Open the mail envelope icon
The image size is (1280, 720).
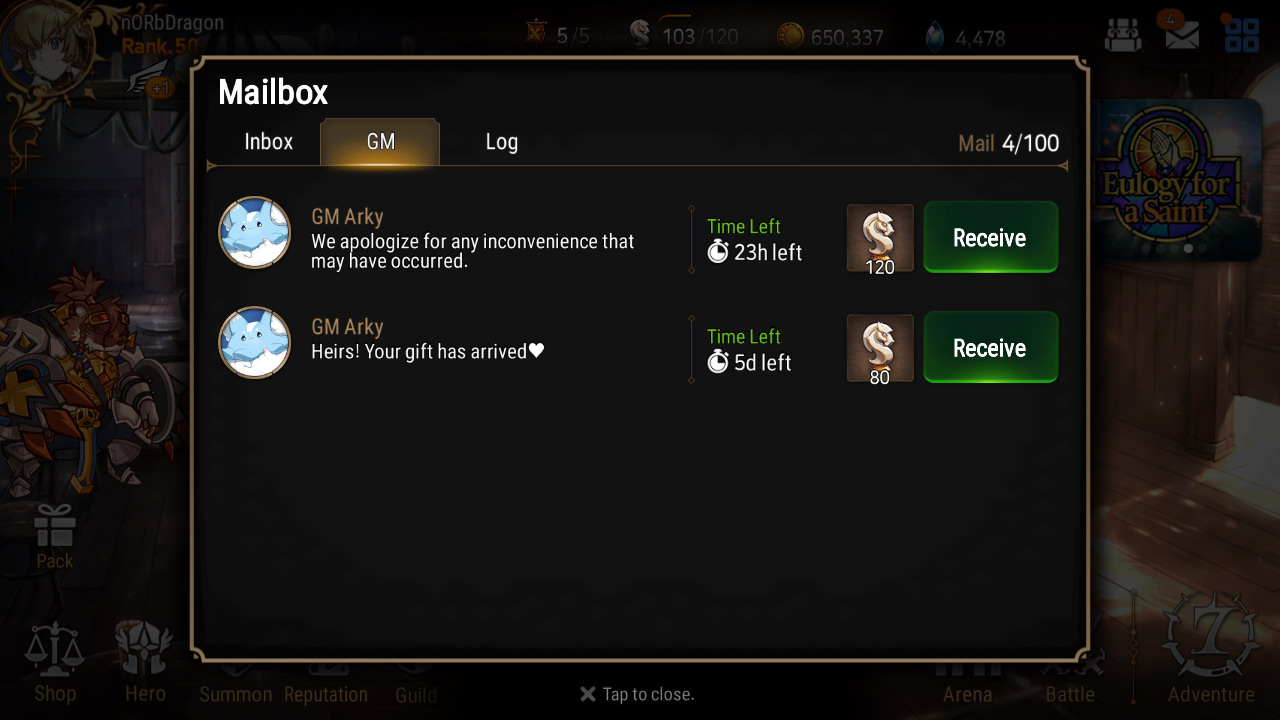coord(1181,36)
